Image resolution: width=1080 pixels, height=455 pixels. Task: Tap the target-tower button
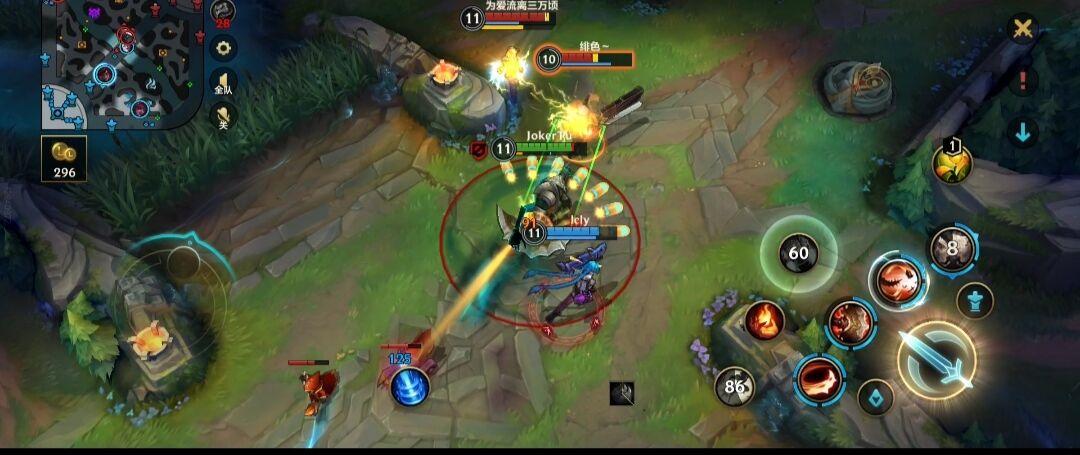tap(974, 300)
